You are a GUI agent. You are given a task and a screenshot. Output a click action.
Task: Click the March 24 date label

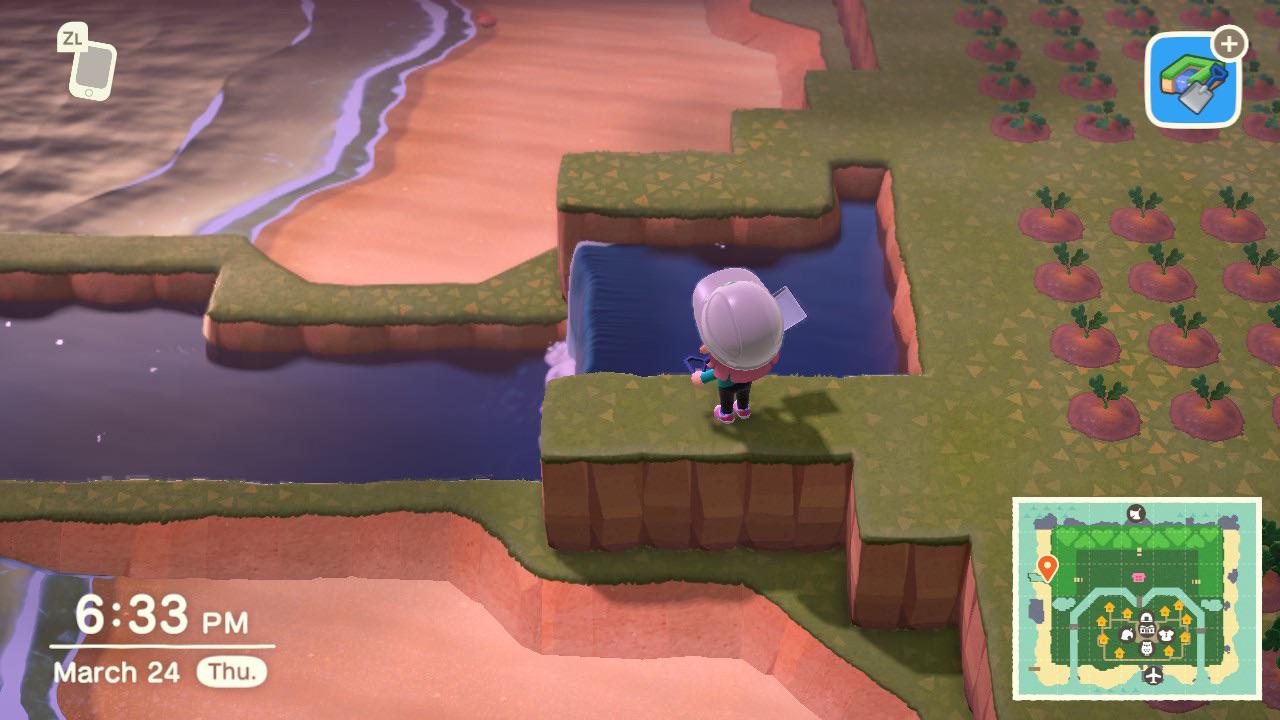(117, 672)
